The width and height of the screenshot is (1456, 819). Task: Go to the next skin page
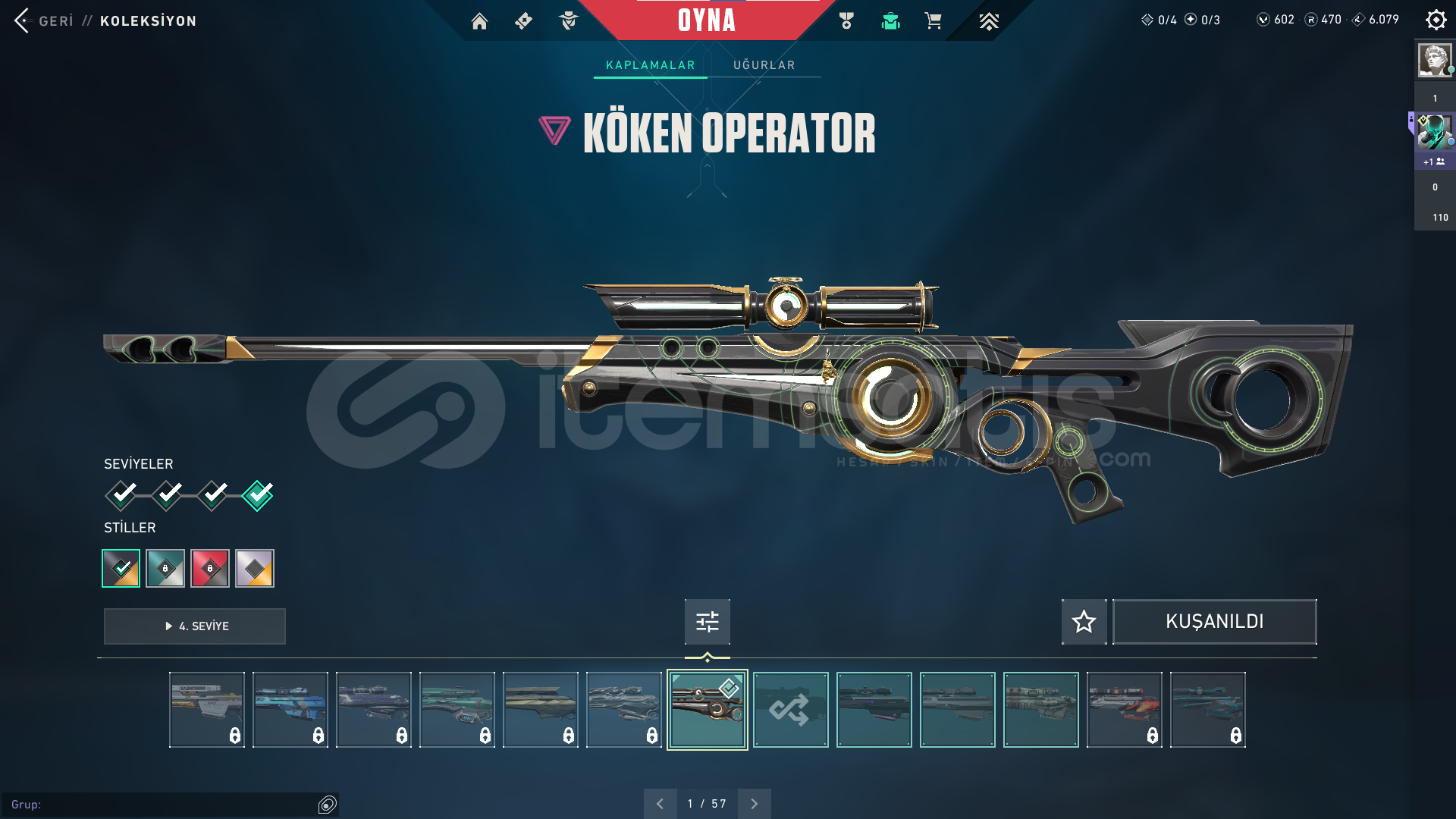pos(754,804)
